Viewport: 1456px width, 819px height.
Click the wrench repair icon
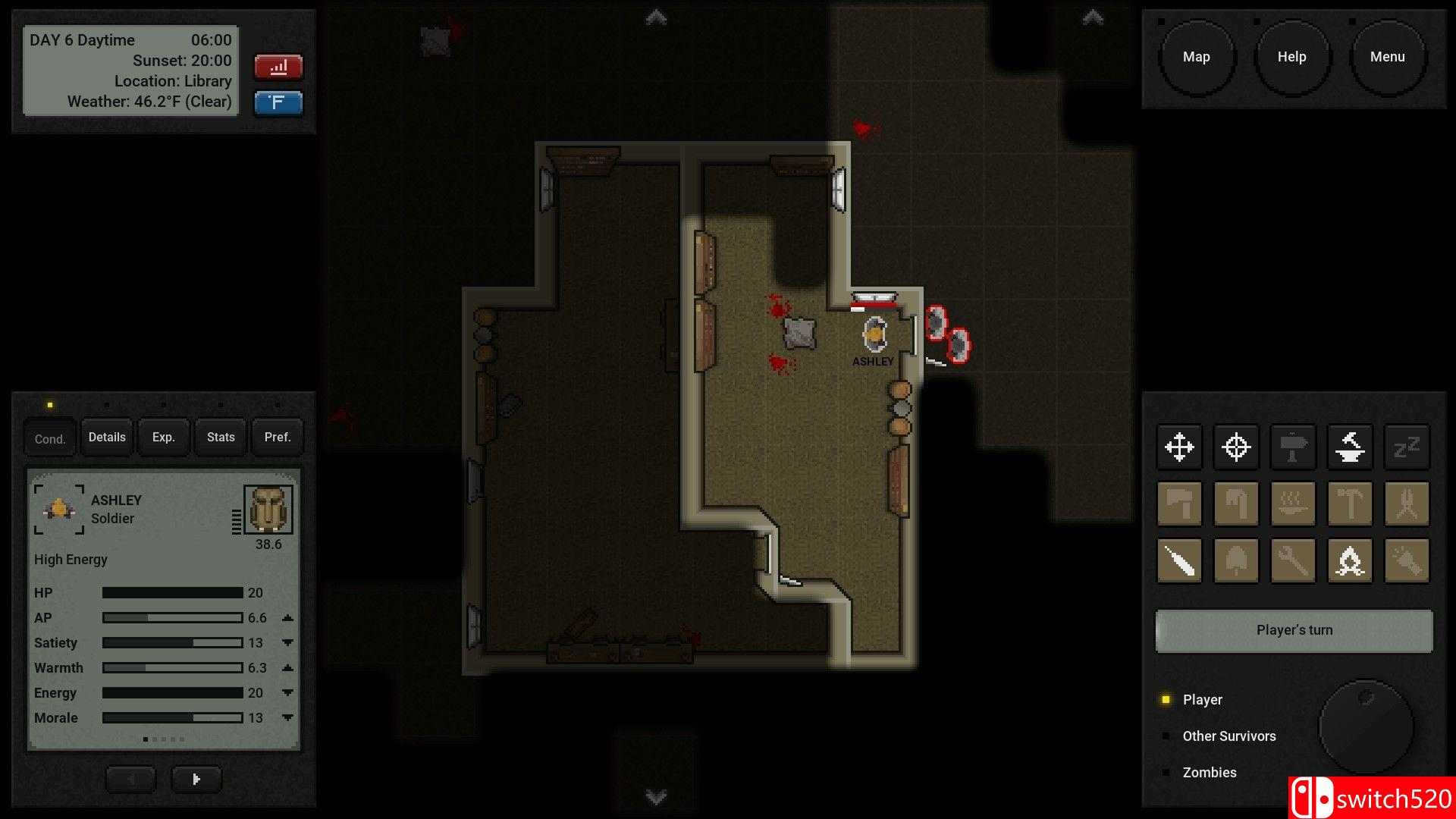(1293, 560)
